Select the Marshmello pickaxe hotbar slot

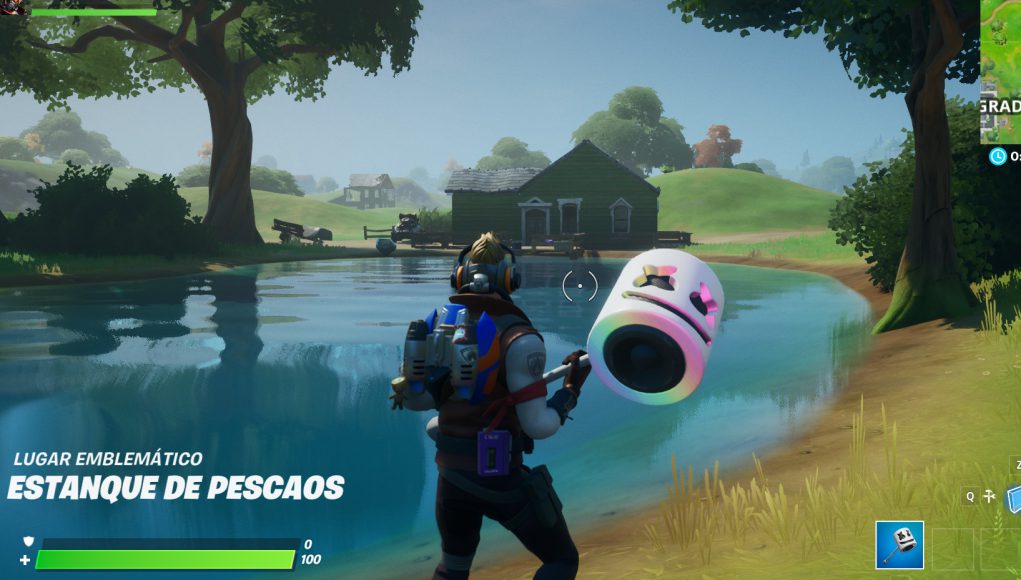coord(899,545)
